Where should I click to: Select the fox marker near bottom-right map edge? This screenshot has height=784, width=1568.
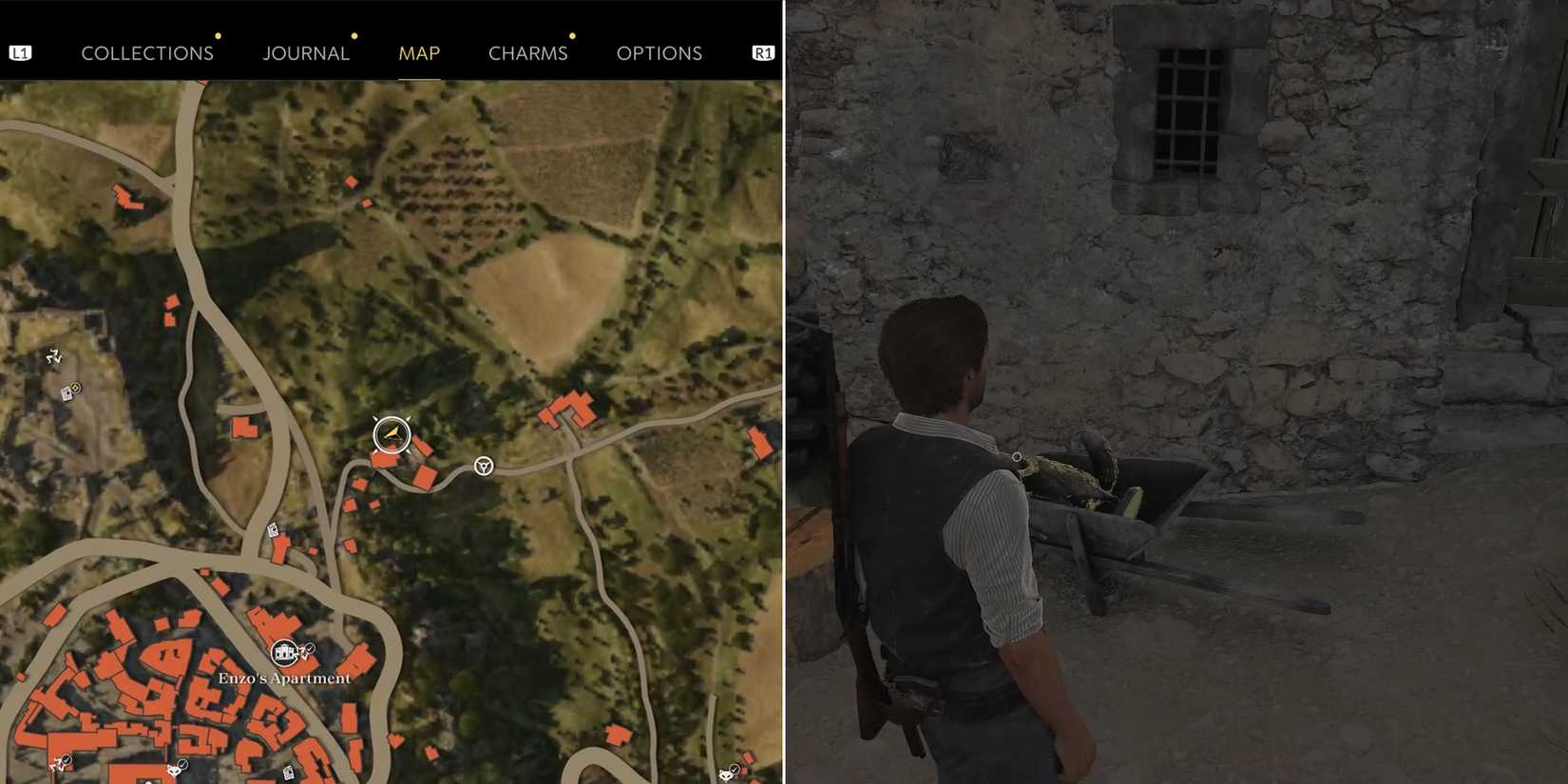(726, 776)
